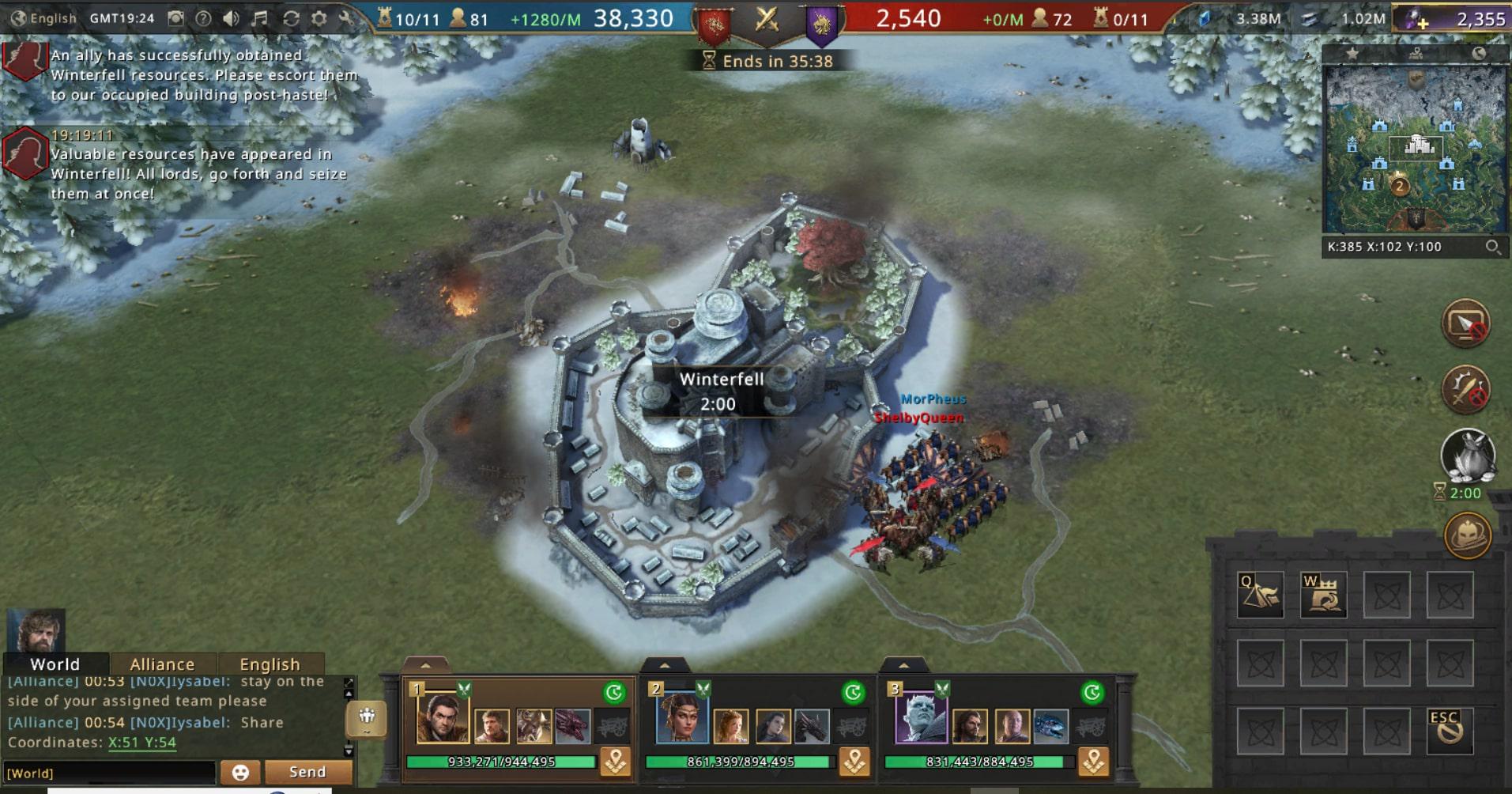Locate troop 2 with its map-pin button
Screen dimensions: 1512x794
coord(854,762)
